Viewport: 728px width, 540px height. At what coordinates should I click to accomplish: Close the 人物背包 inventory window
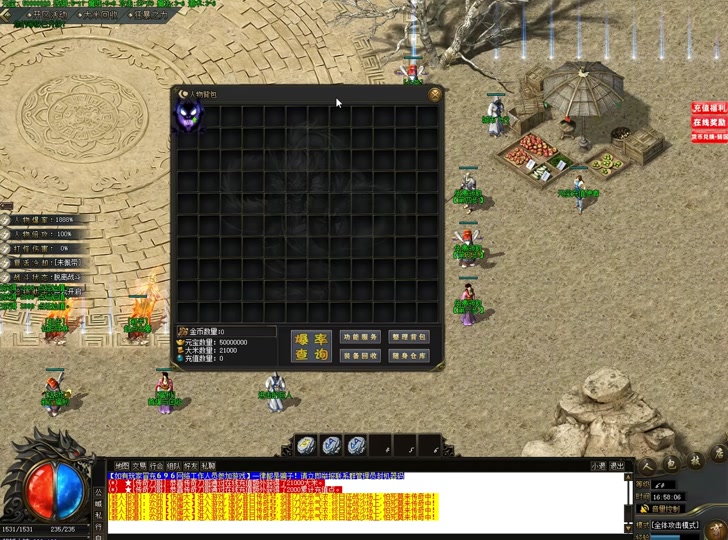click(x=435, y=94)
